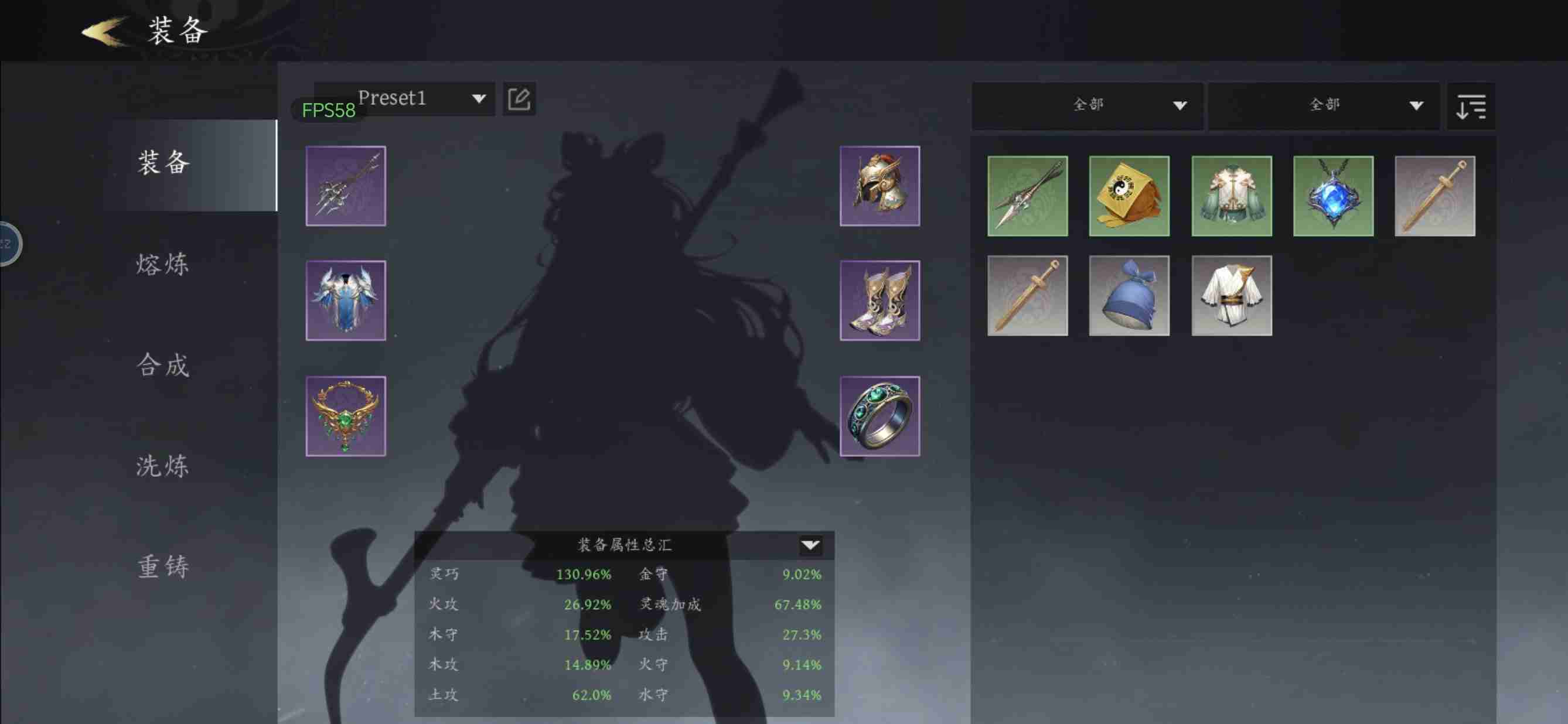Click the back arrow next to 装备
The height and width of the screenshot is (724, 1568).
click(x=101, y=30)
